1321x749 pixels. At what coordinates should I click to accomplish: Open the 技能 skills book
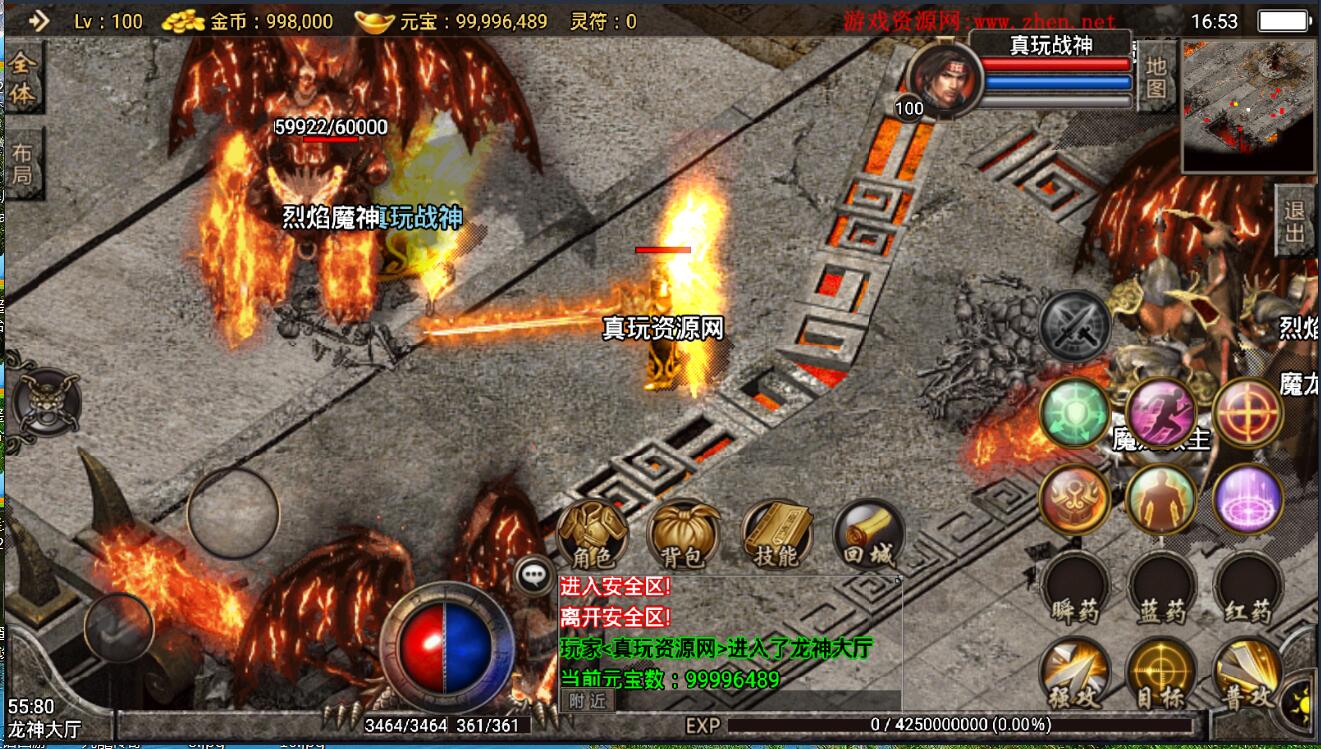point(777,534)
